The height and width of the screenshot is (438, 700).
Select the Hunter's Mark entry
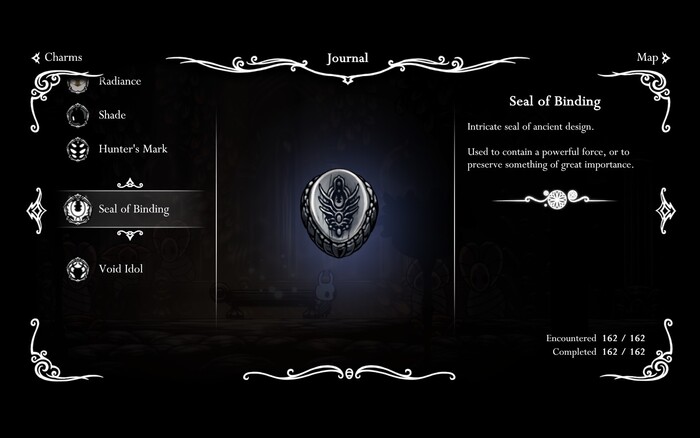131,149
